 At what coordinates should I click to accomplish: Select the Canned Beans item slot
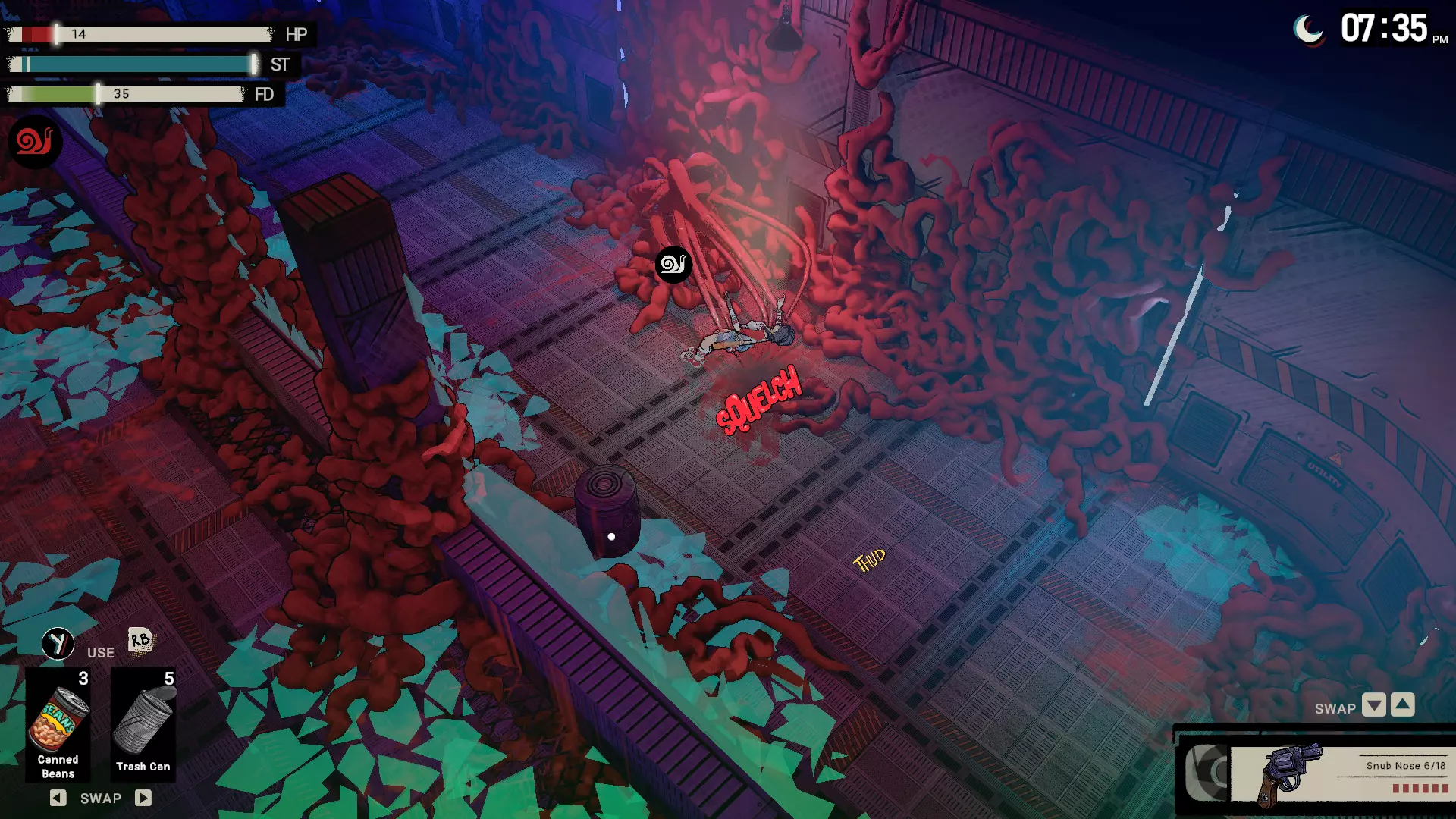[58, 725]
